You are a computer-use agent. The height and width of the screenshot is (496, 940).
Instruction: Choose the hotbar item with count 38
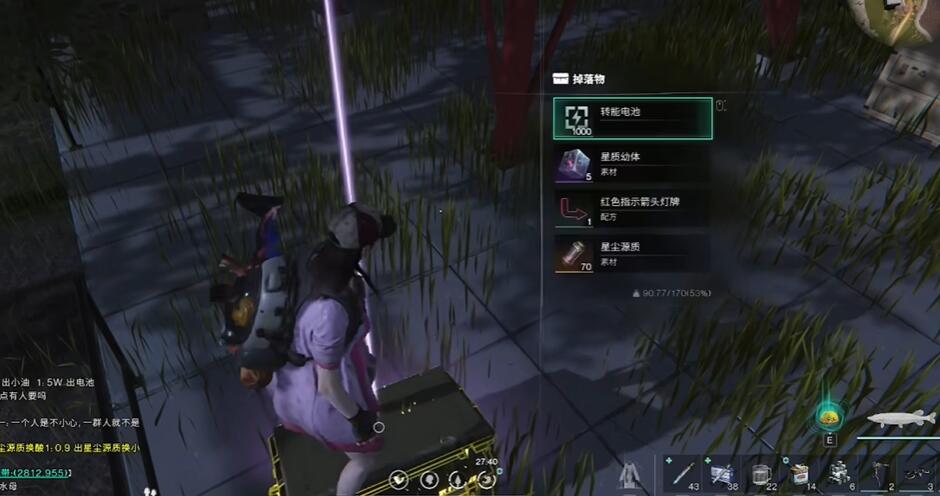pos(722,473)
